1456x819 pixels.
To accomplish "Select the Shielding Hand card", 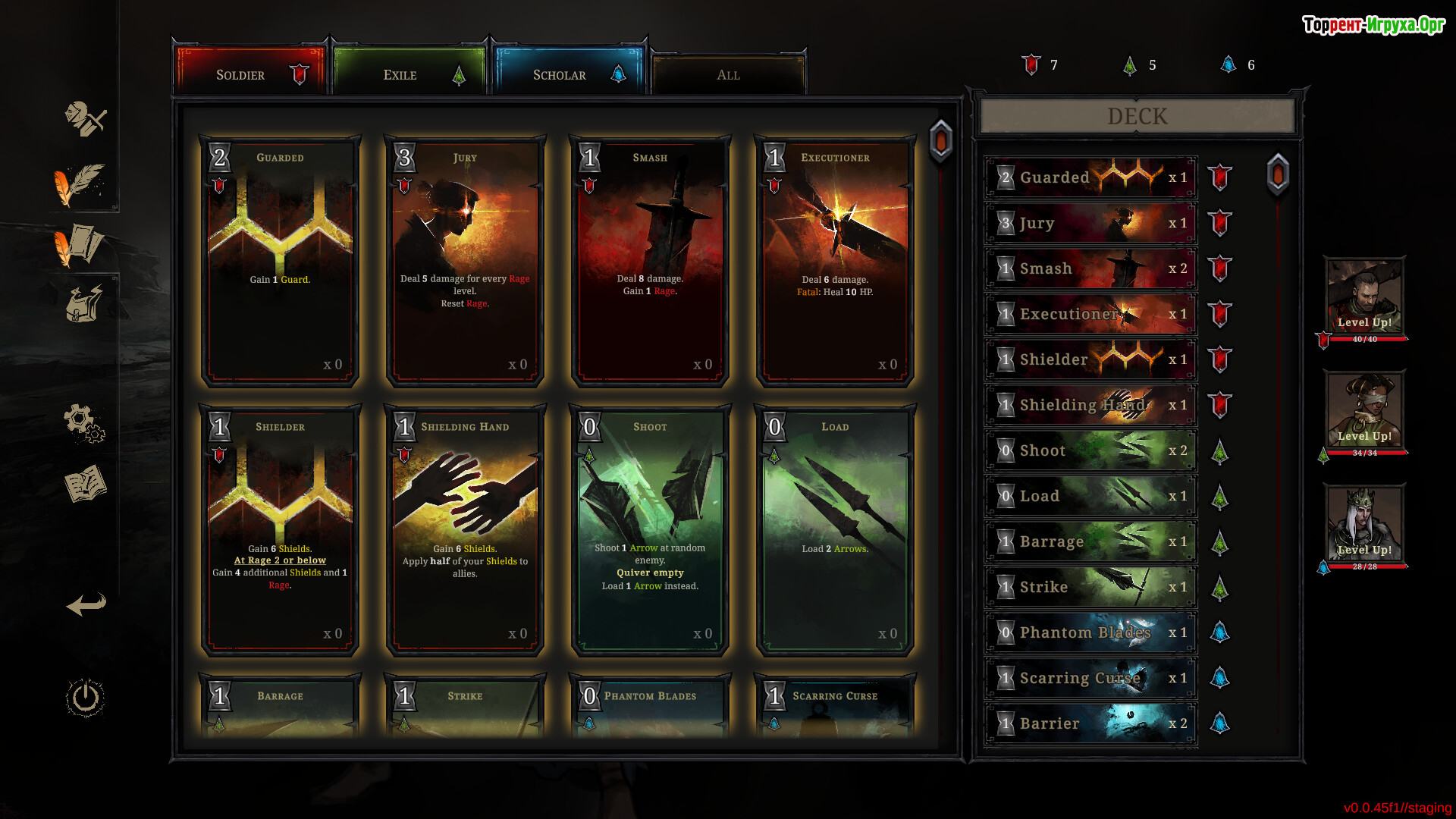I will pos(465,529).
